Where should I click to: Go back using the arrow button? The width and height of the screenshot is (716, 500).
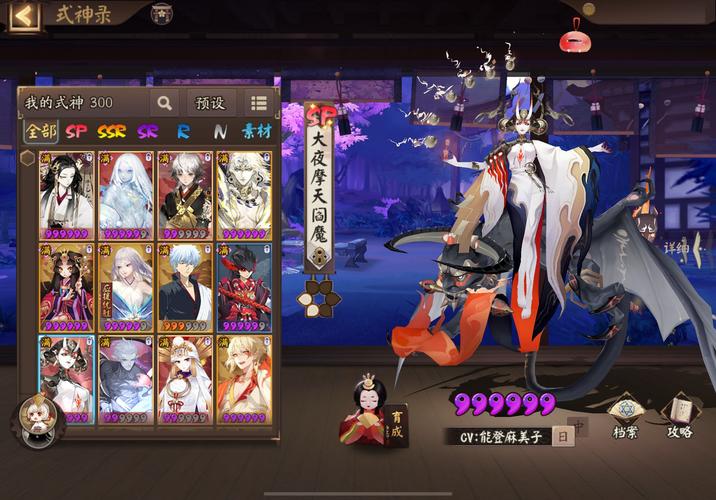click(x=22, y=15)
